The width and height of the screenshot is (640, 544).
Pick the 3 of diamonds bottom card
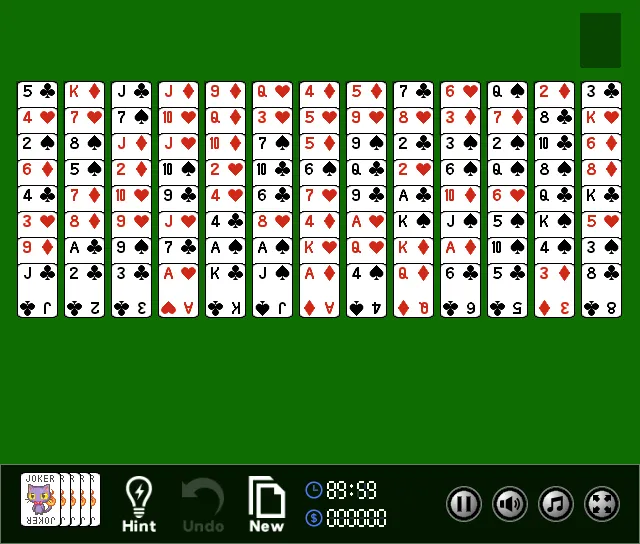click(x=553, y=290)
